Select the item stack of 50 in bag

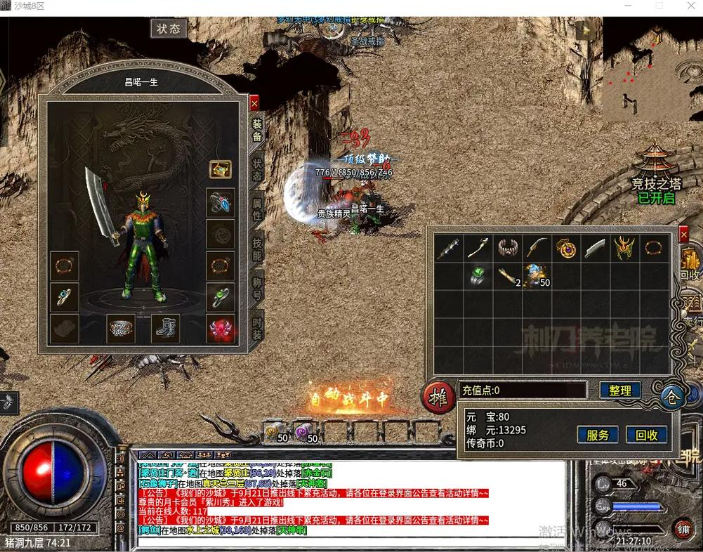point(538,275)
